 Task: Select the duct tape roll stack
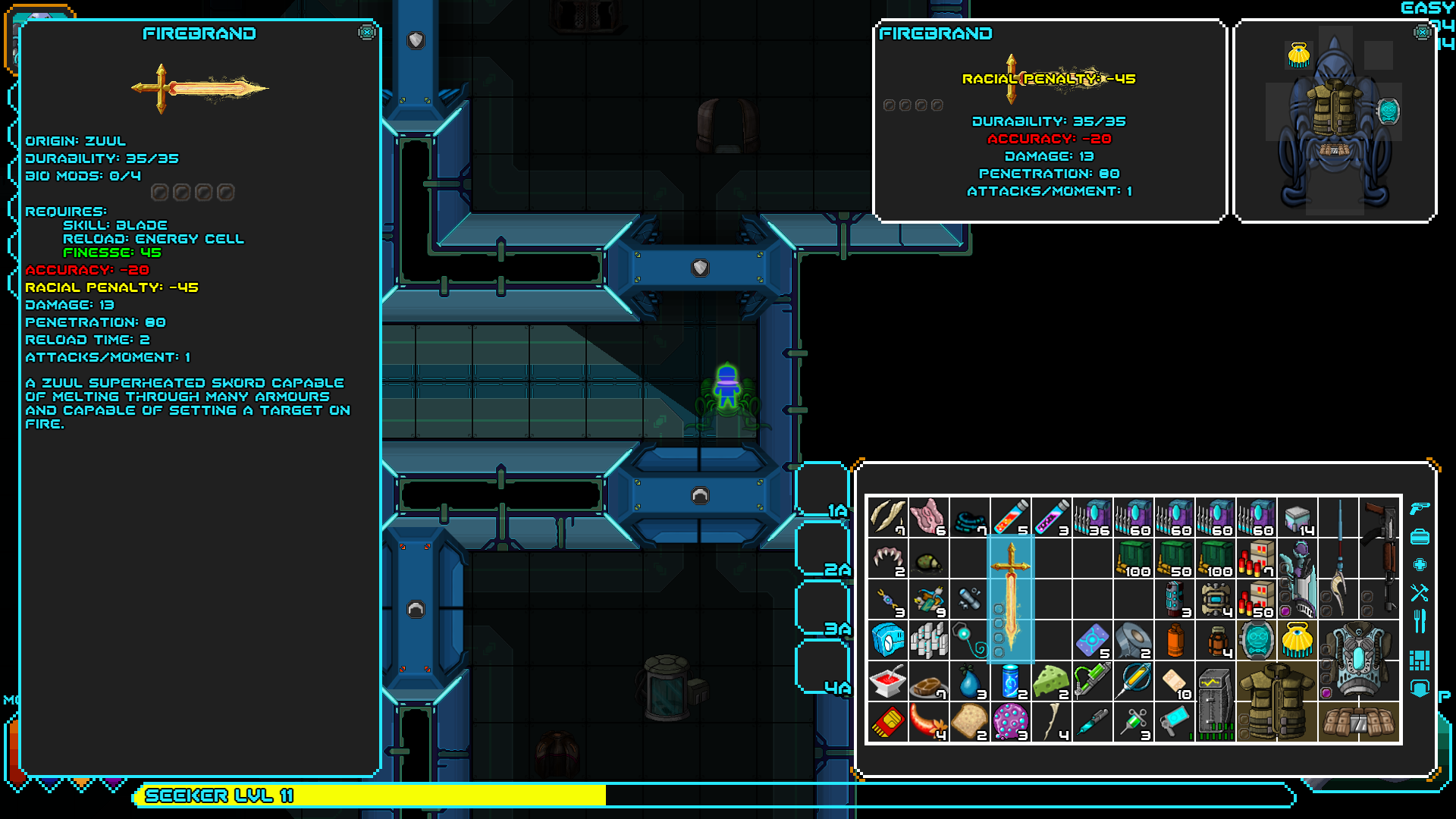tap(1133, 640)
